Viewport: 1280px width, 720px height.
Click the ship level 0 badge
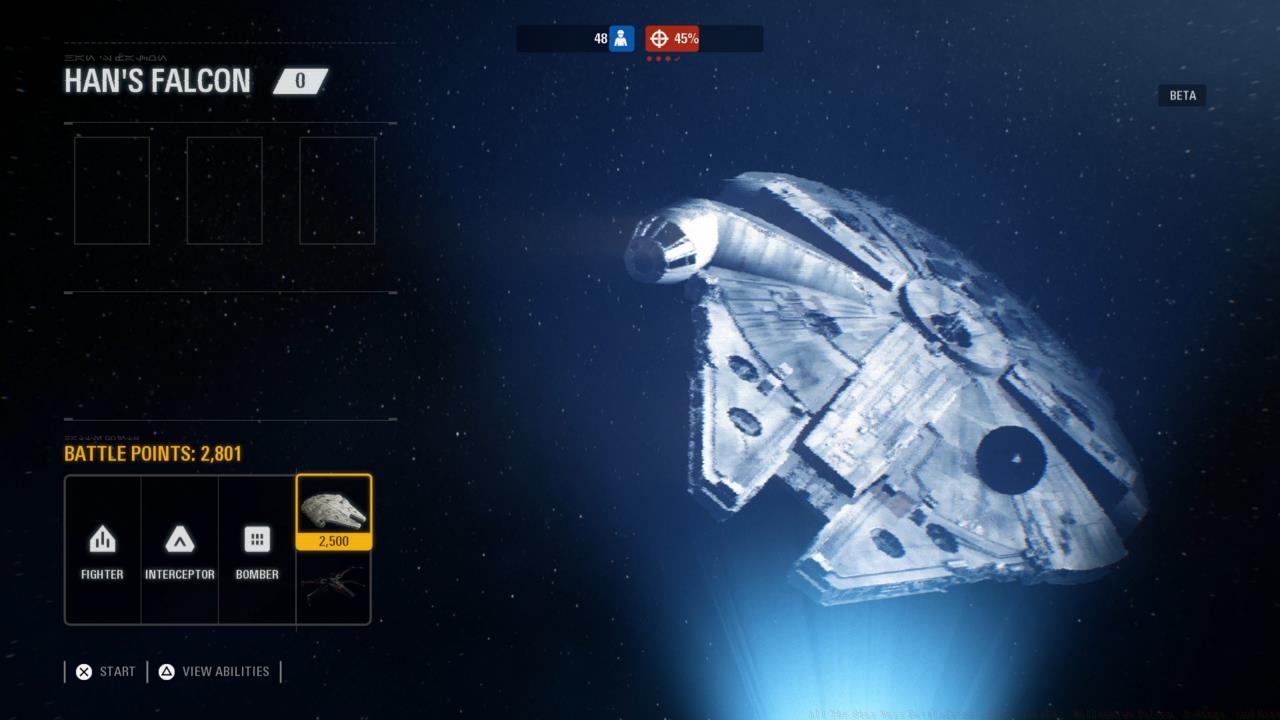click(299, 81)
